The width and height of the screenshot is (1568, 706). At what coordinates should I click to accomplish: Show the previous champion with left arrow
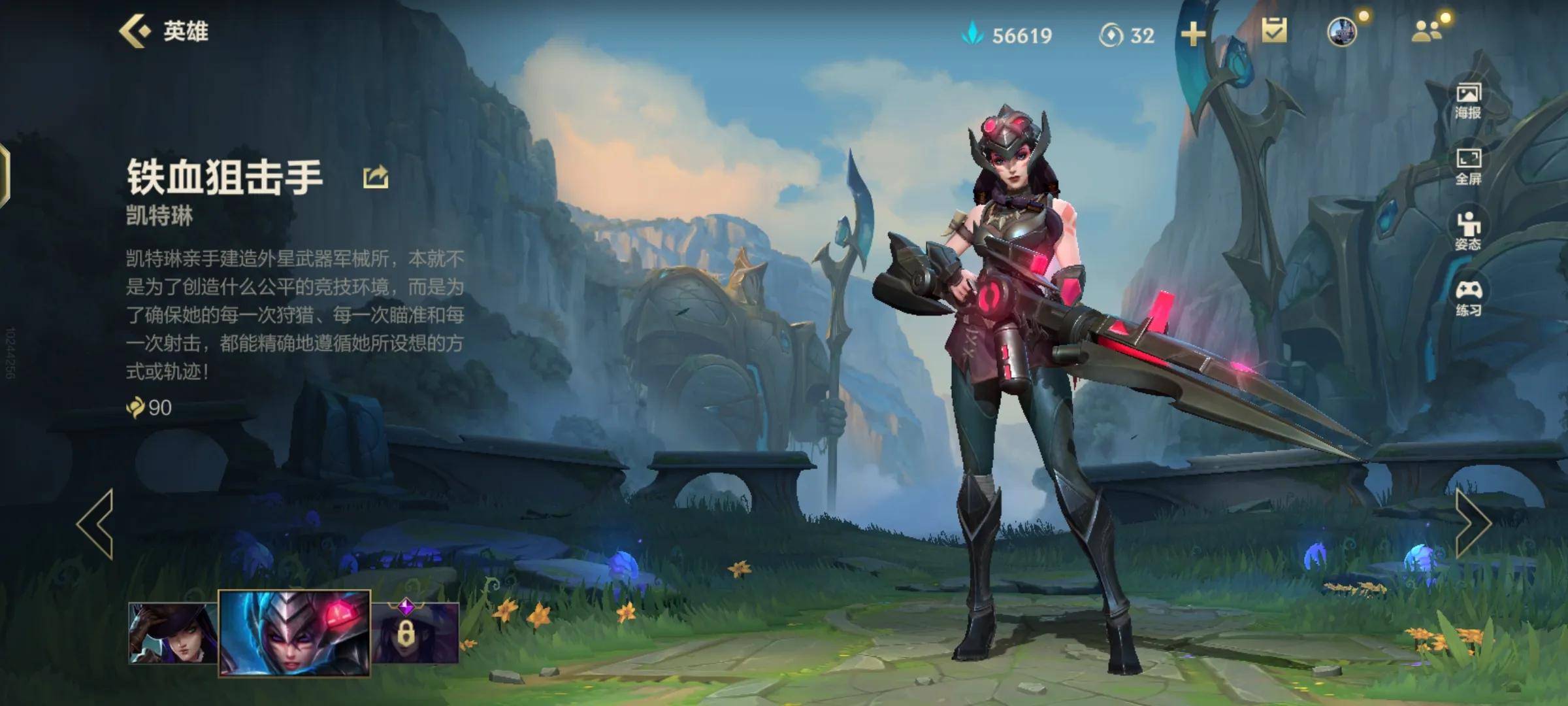point(95,524)
